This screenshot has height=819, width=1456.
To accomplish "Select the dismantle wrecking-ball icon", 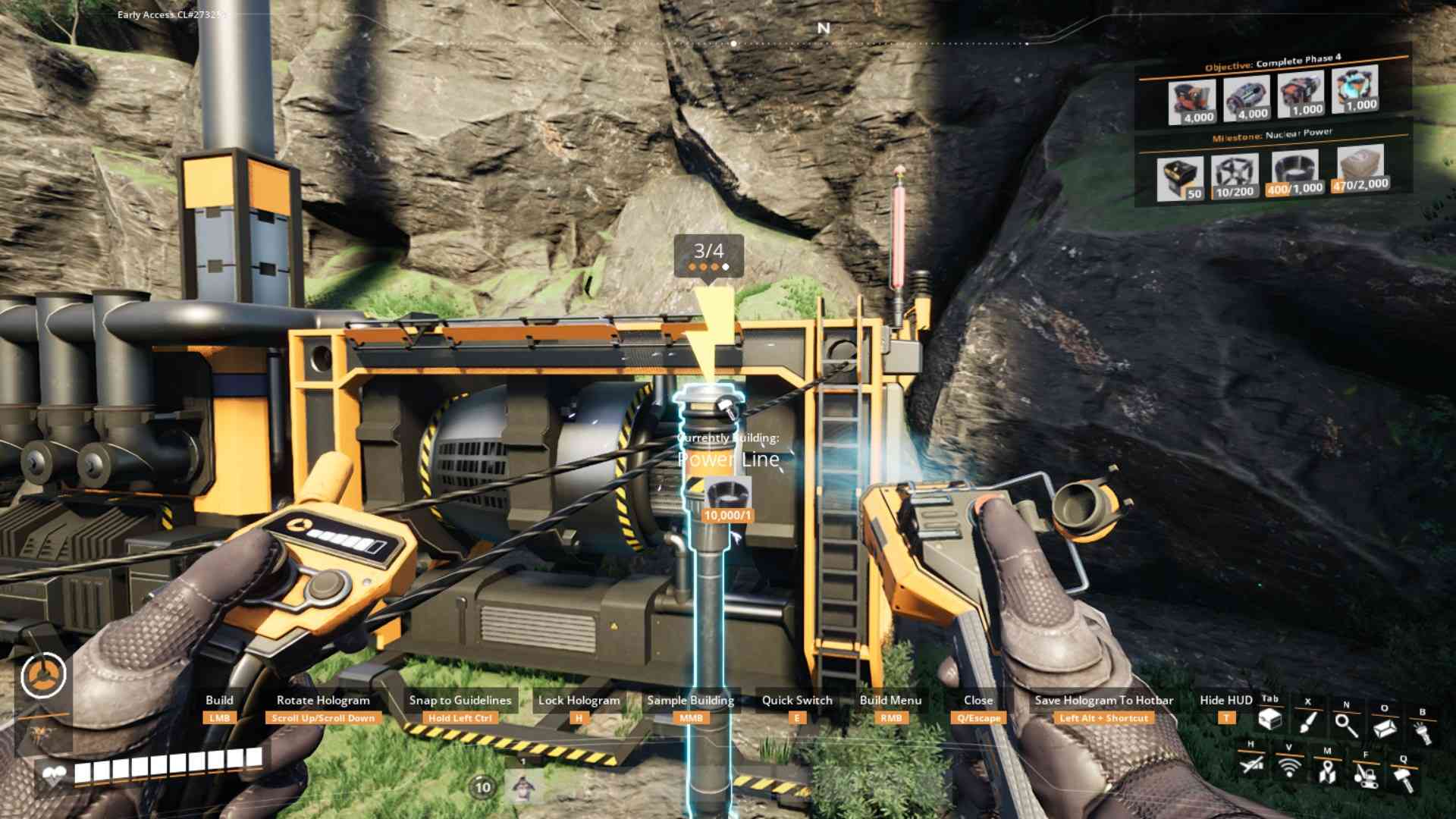I will point(1365,775).
